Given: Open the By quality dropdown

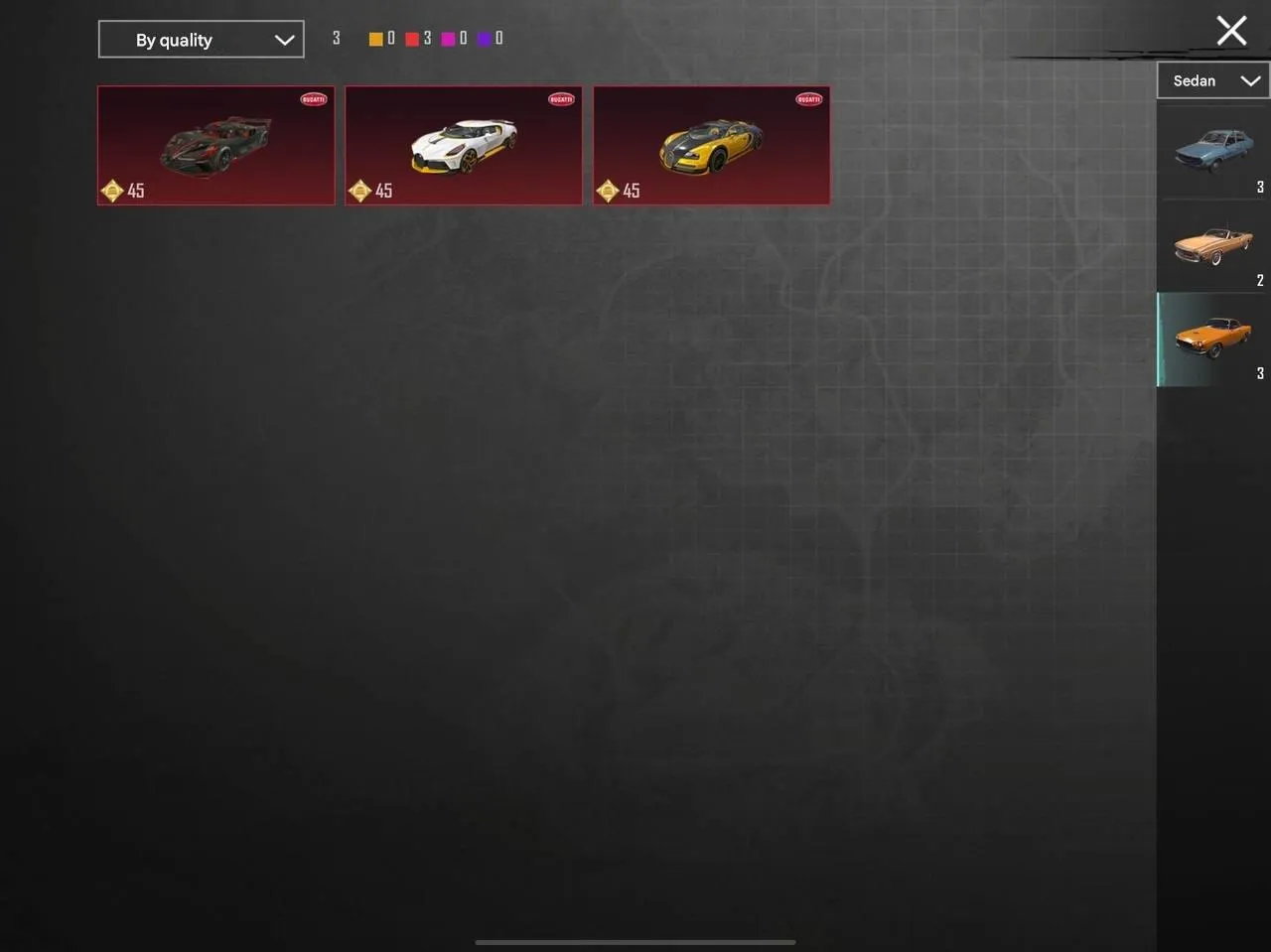Looking at the screenshot, I should coord(201,39).
